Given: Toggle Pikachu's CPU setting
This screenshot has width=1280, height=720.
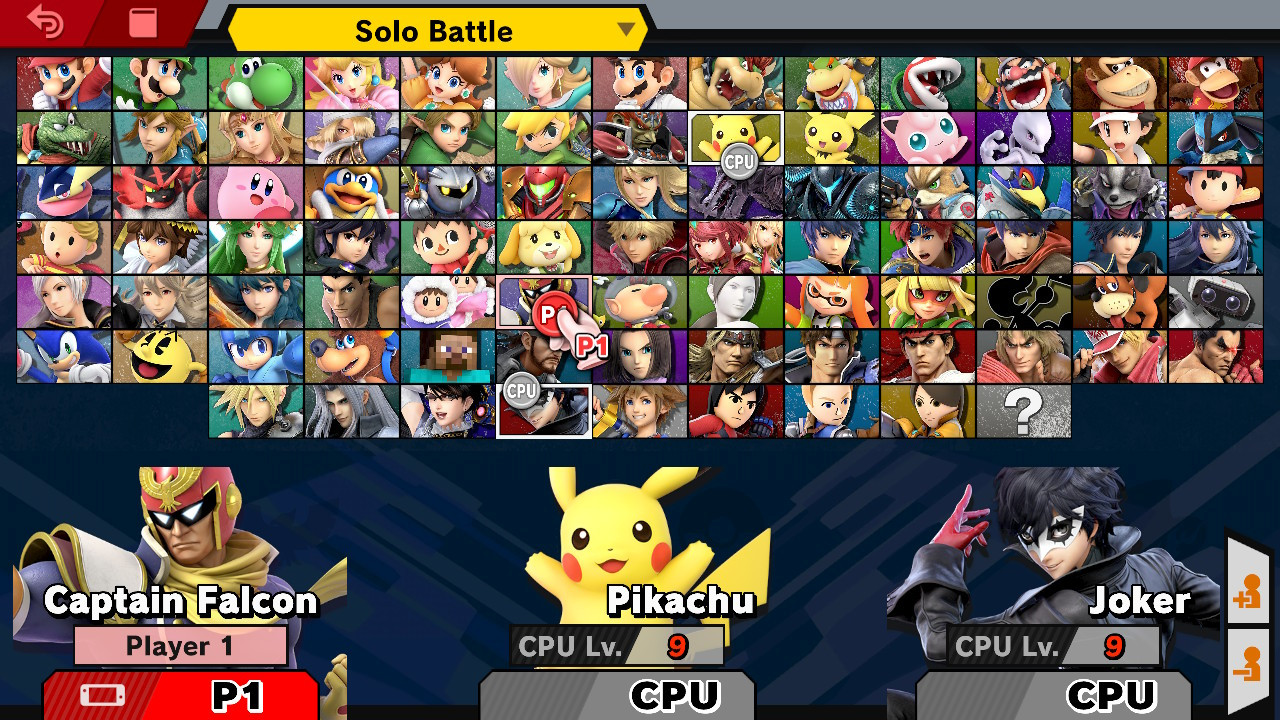Looking at the screenshot, I should 618,694.
